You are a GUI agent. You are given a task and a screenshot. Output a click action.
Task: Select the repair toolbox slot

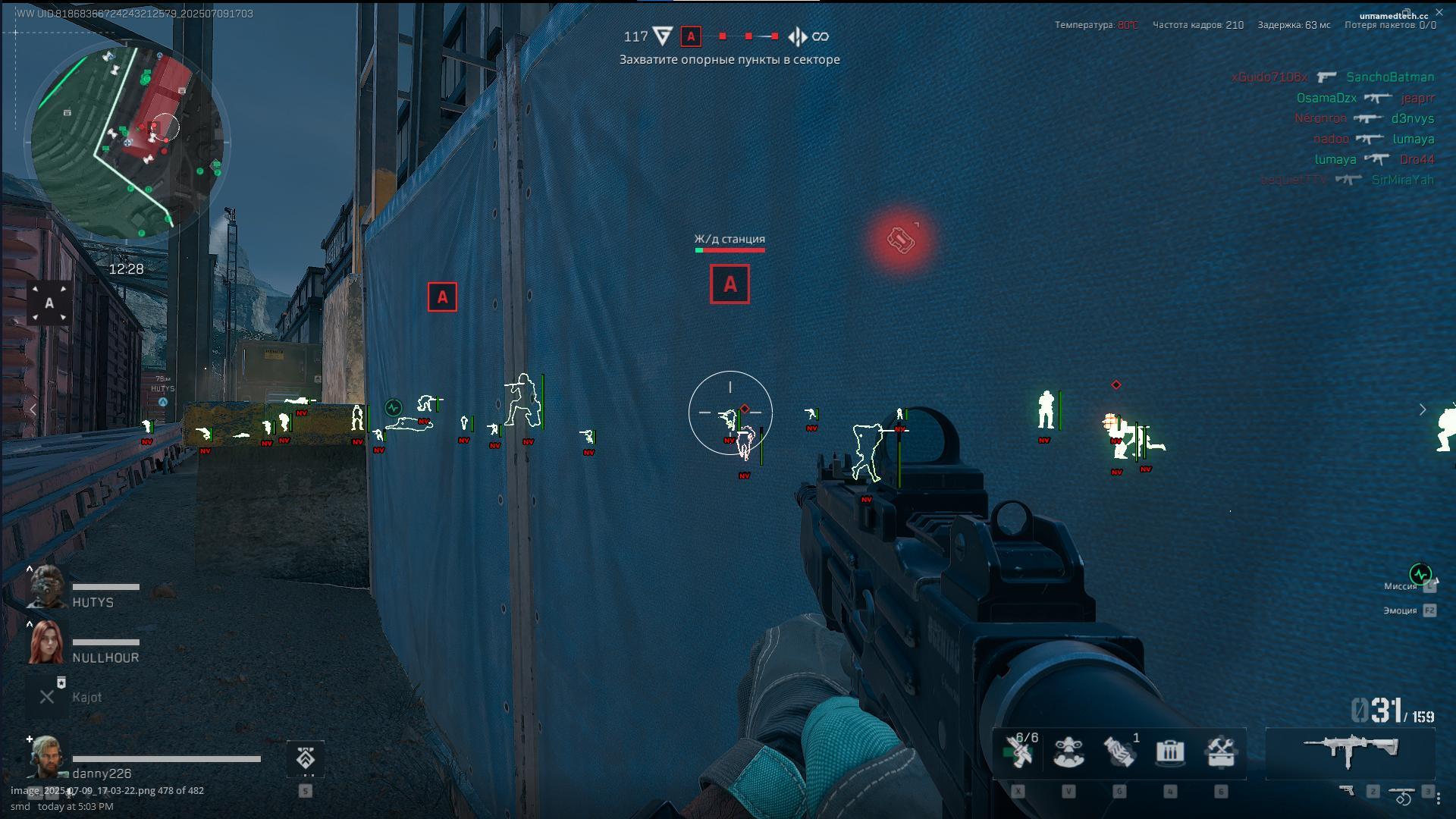pyautogui.click(x=1221, y=752)
